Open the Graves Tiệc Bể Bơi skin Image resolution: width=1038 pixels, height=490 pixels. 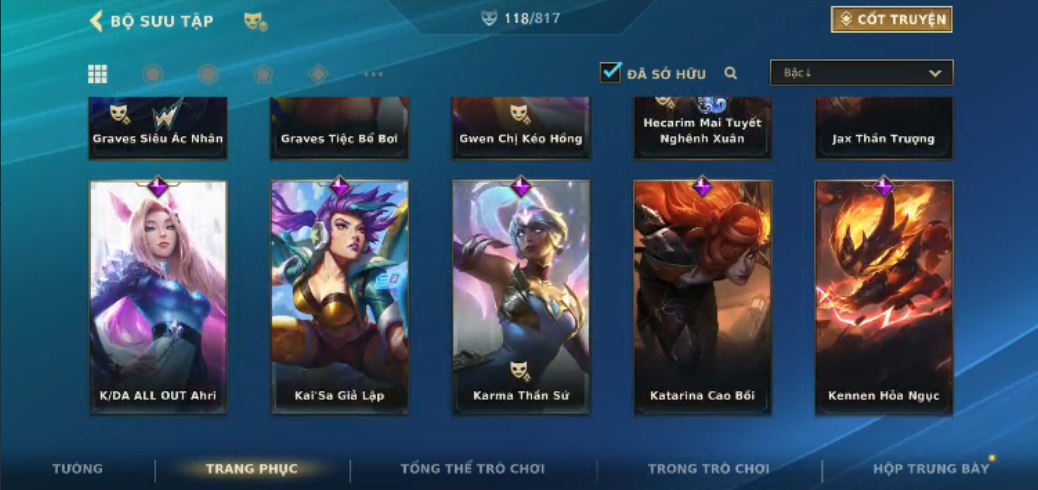tap(340, 128)
